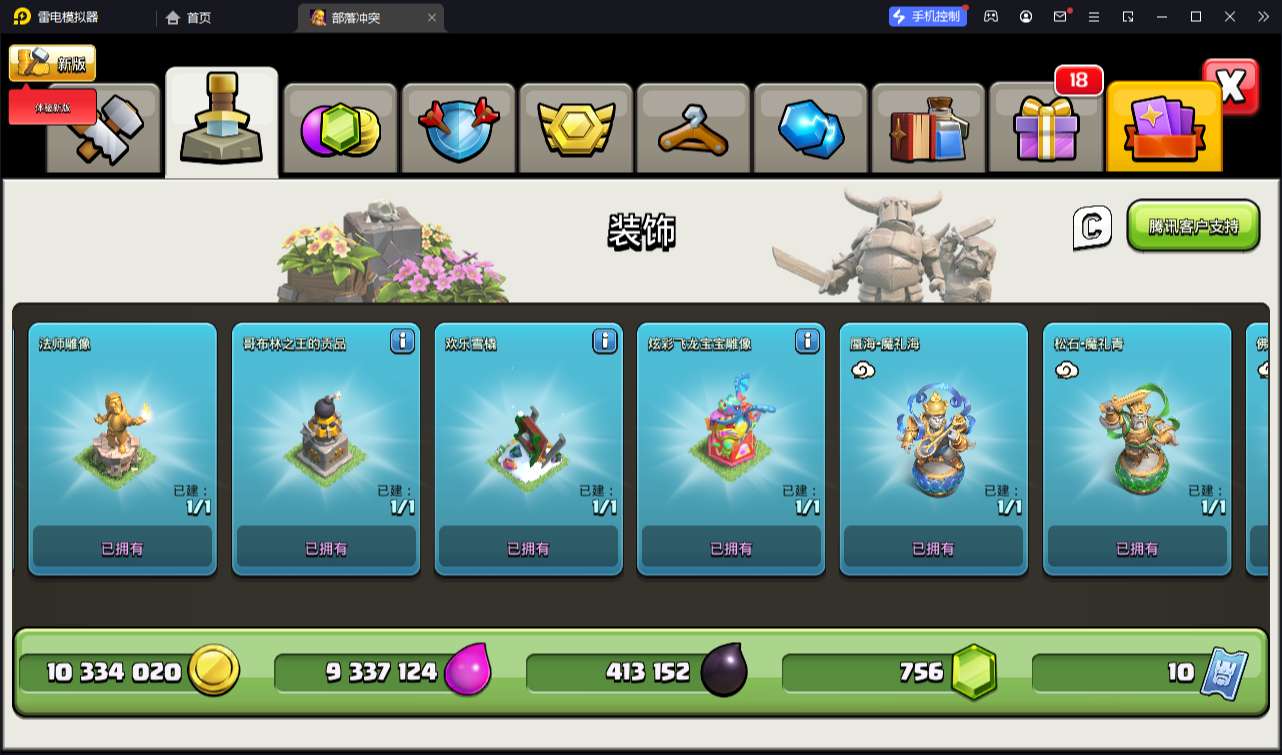The height and width of the screenshot is (755, 1282).
Task: Click the green 腾讯客户支持 button
Action: 1193,226
